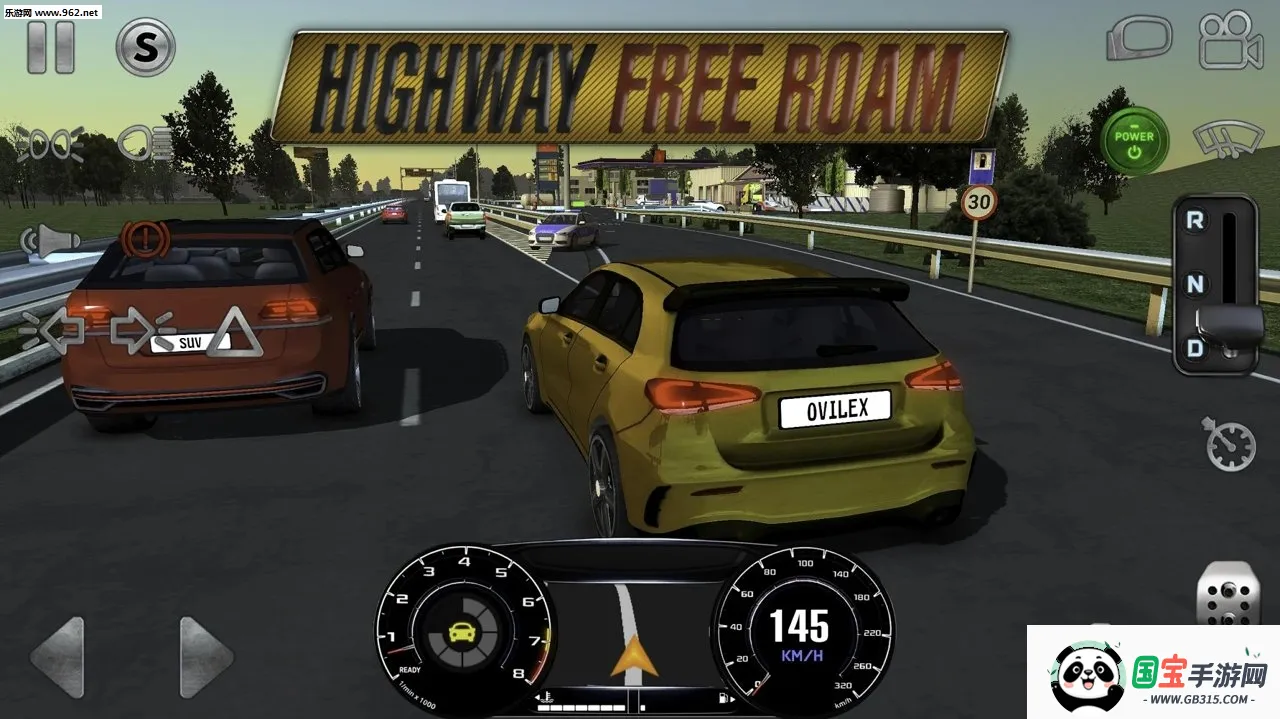Image resolution: width=1280 pixels, height=719 pixels.
Task: Toggle the speedometer cruise control icon
Action: coord(1230,445)
